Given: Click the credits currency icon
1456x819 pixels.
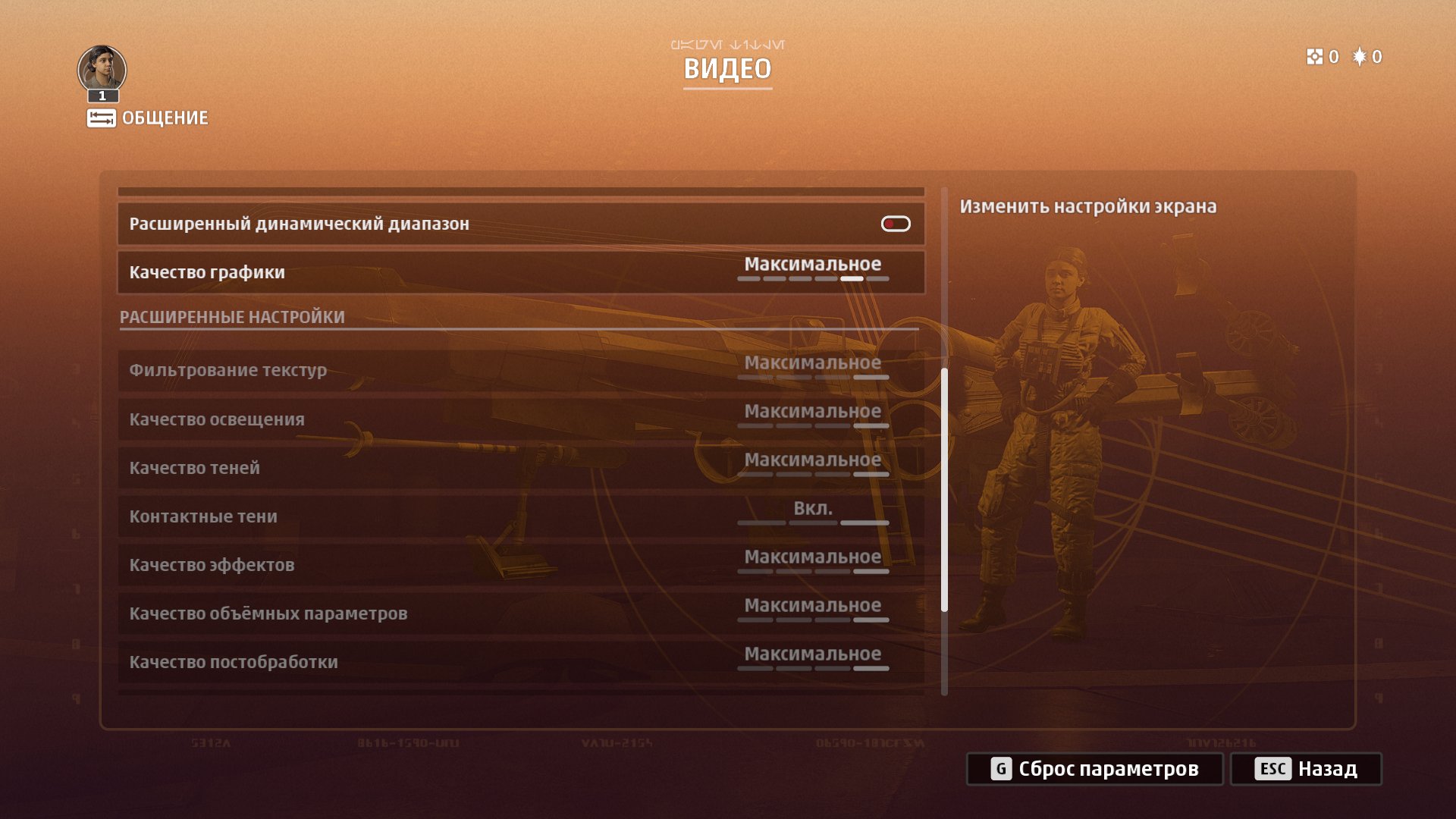Looking at the screenshot, I should coord(1314,55).
